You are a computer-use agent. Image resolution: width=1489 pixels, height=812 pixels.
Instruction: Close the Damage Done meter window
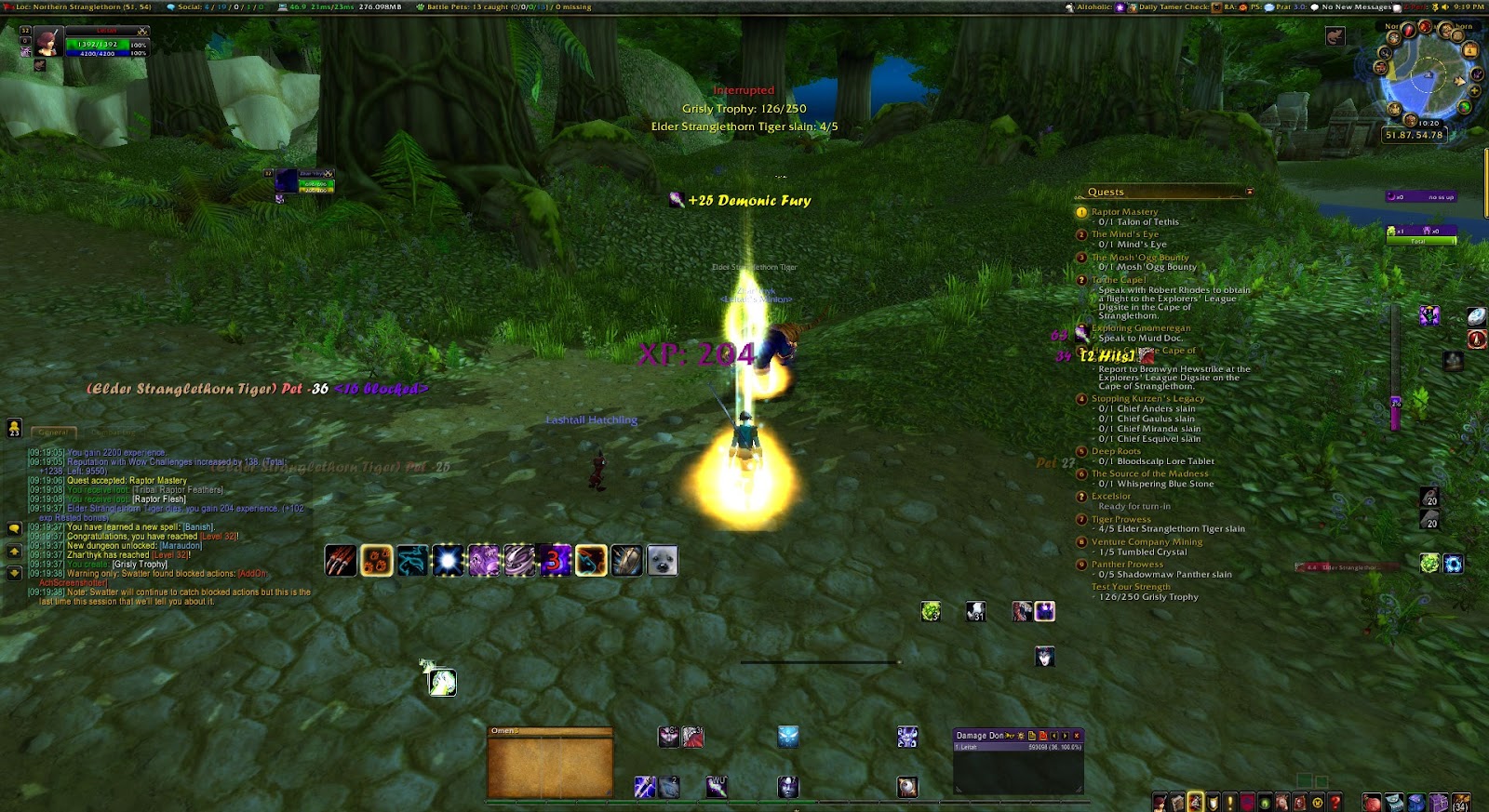tap(1077, 736)
